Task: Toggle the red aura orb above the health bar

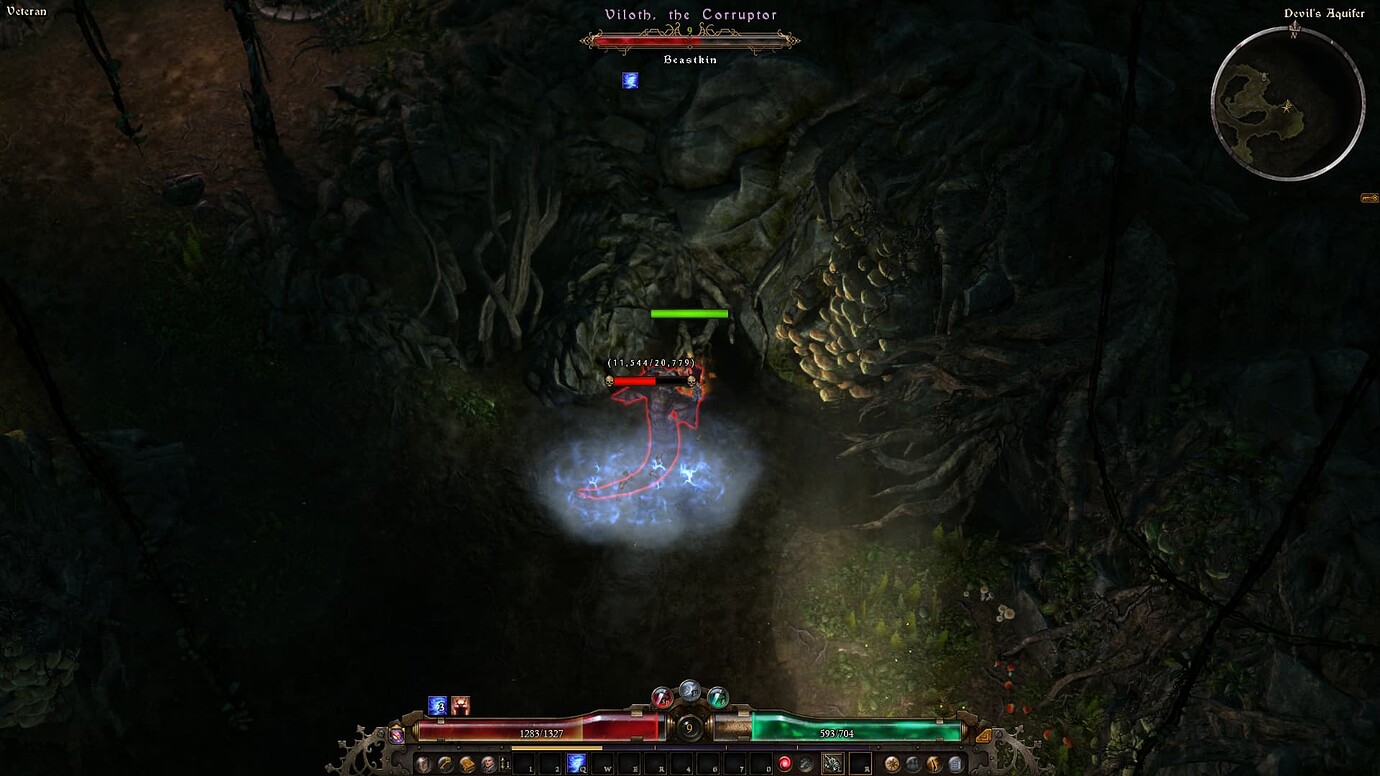Action: 661,698
